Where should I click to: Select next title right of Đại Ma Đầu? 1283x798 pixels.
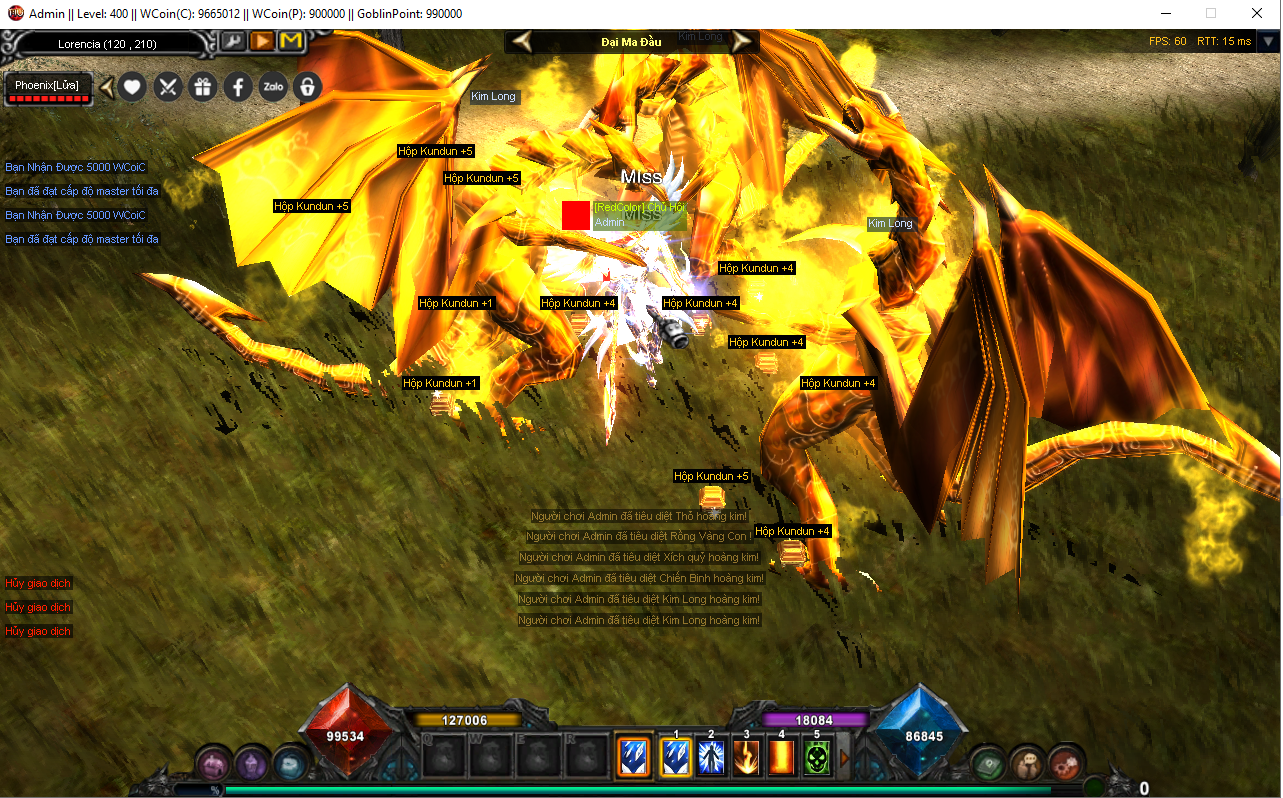point(742,41)
